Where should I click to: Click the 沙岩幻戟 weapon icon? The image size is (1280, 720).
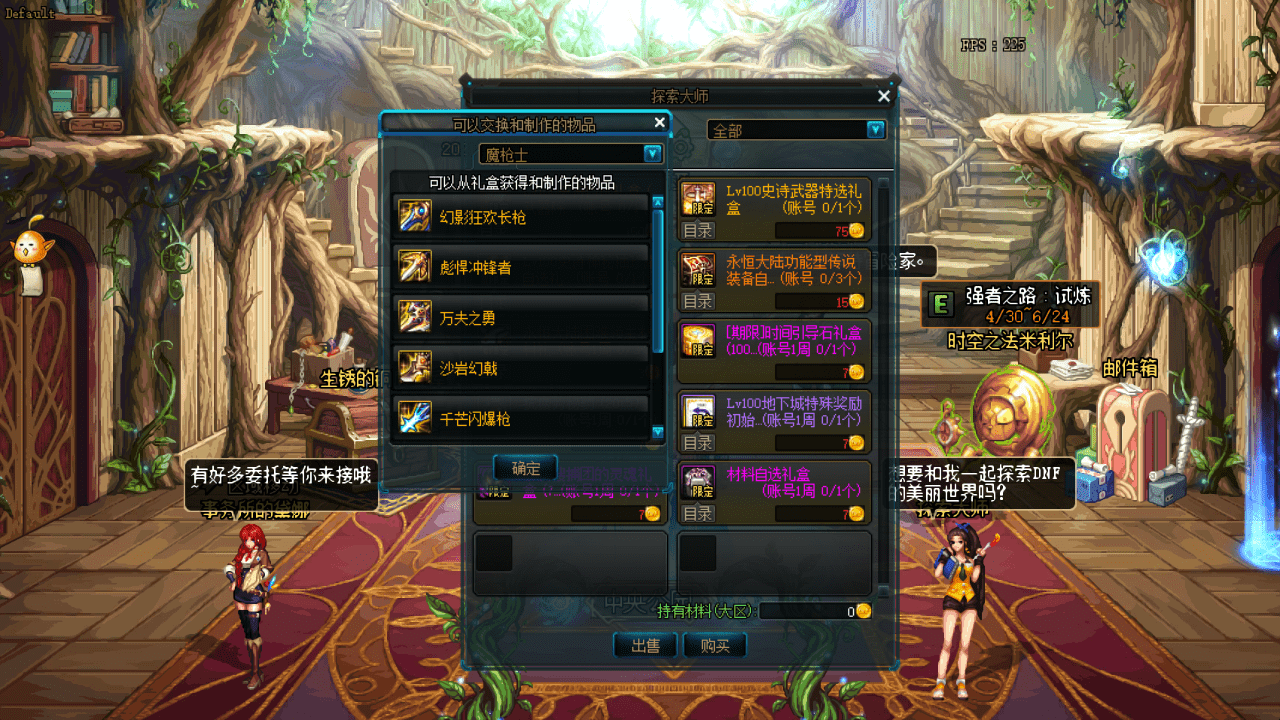click(417, 366)
